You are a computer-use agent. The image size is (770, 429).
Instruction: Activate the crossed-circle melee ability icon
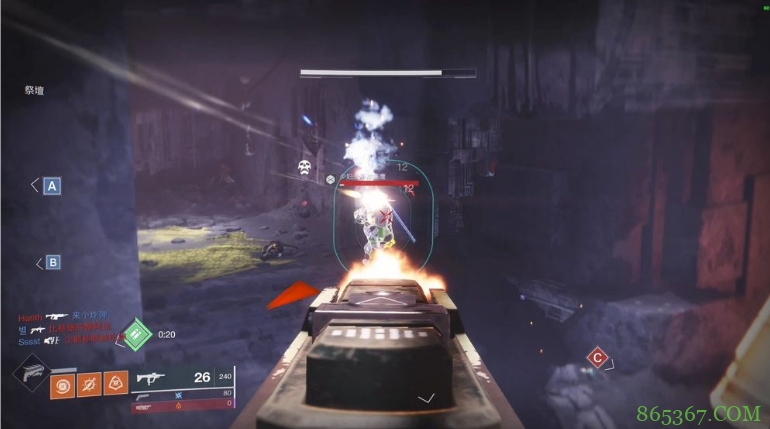pyautogui.click(x=90, y=383)
